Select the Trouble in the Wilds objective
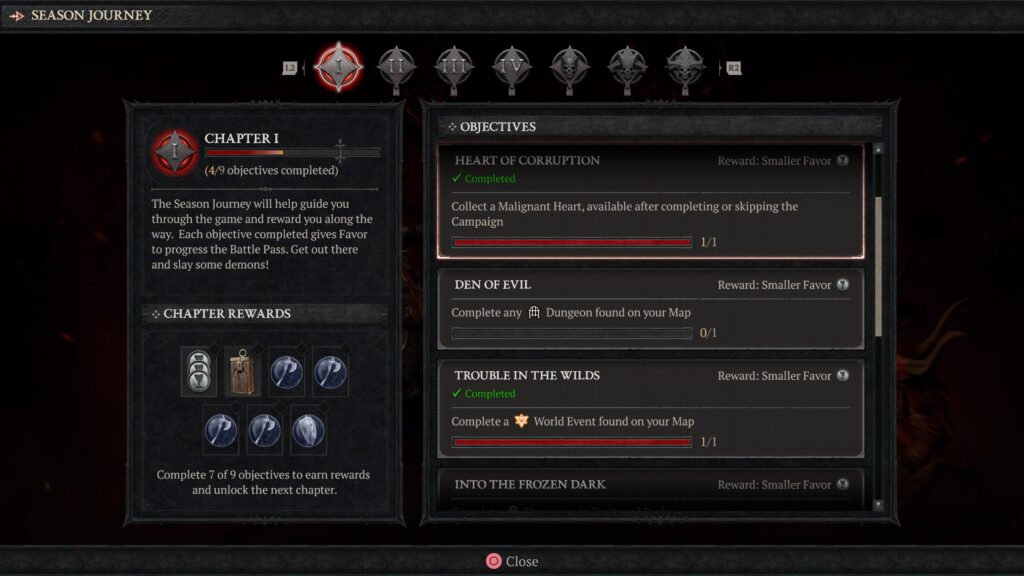Image resolution: width=1024 pixels, height=576 pixels. (650, 408)
